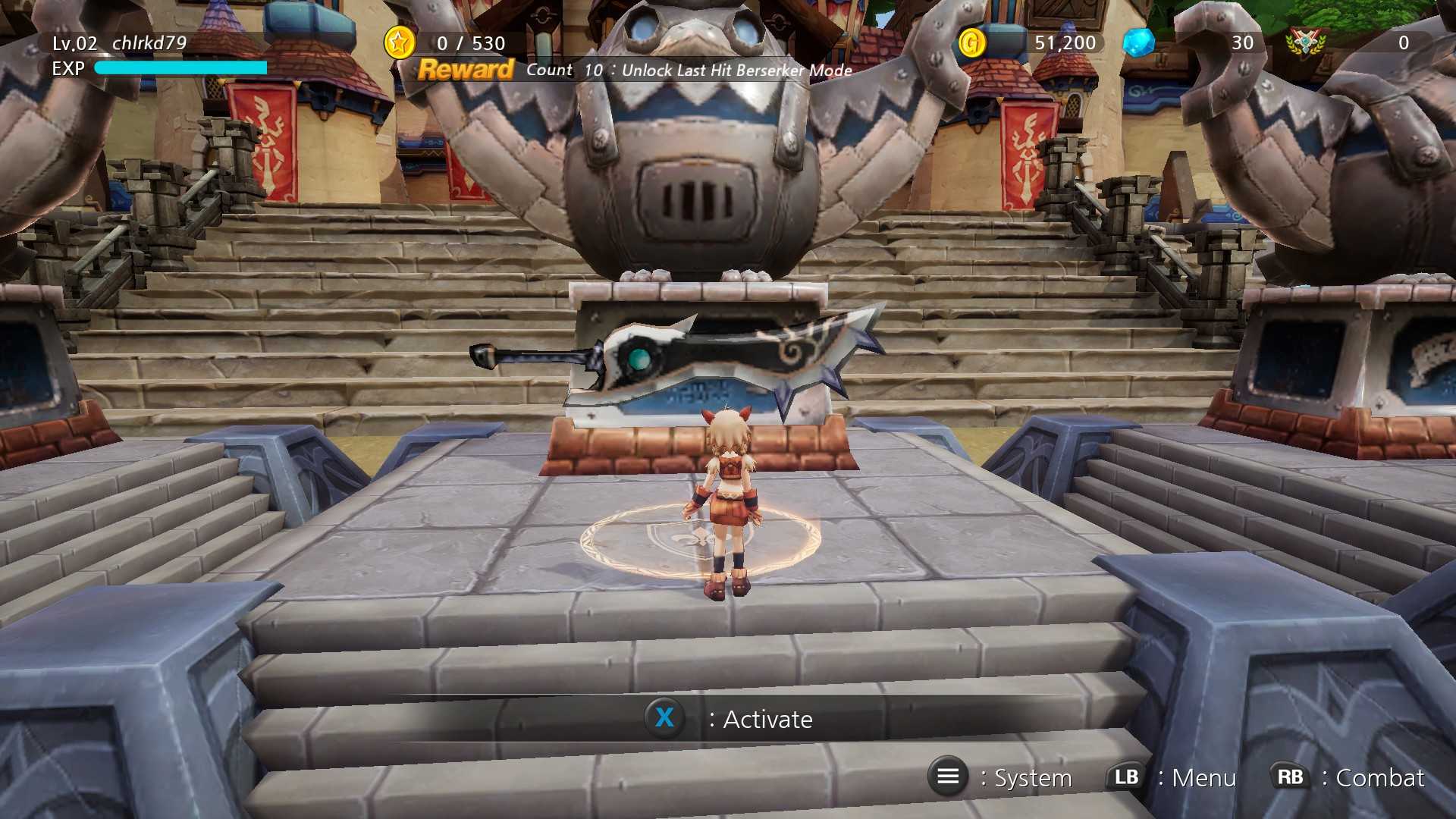
Task: Click the LB Menu button icon
Action: pyautogui.click(x=1128, y=777)
